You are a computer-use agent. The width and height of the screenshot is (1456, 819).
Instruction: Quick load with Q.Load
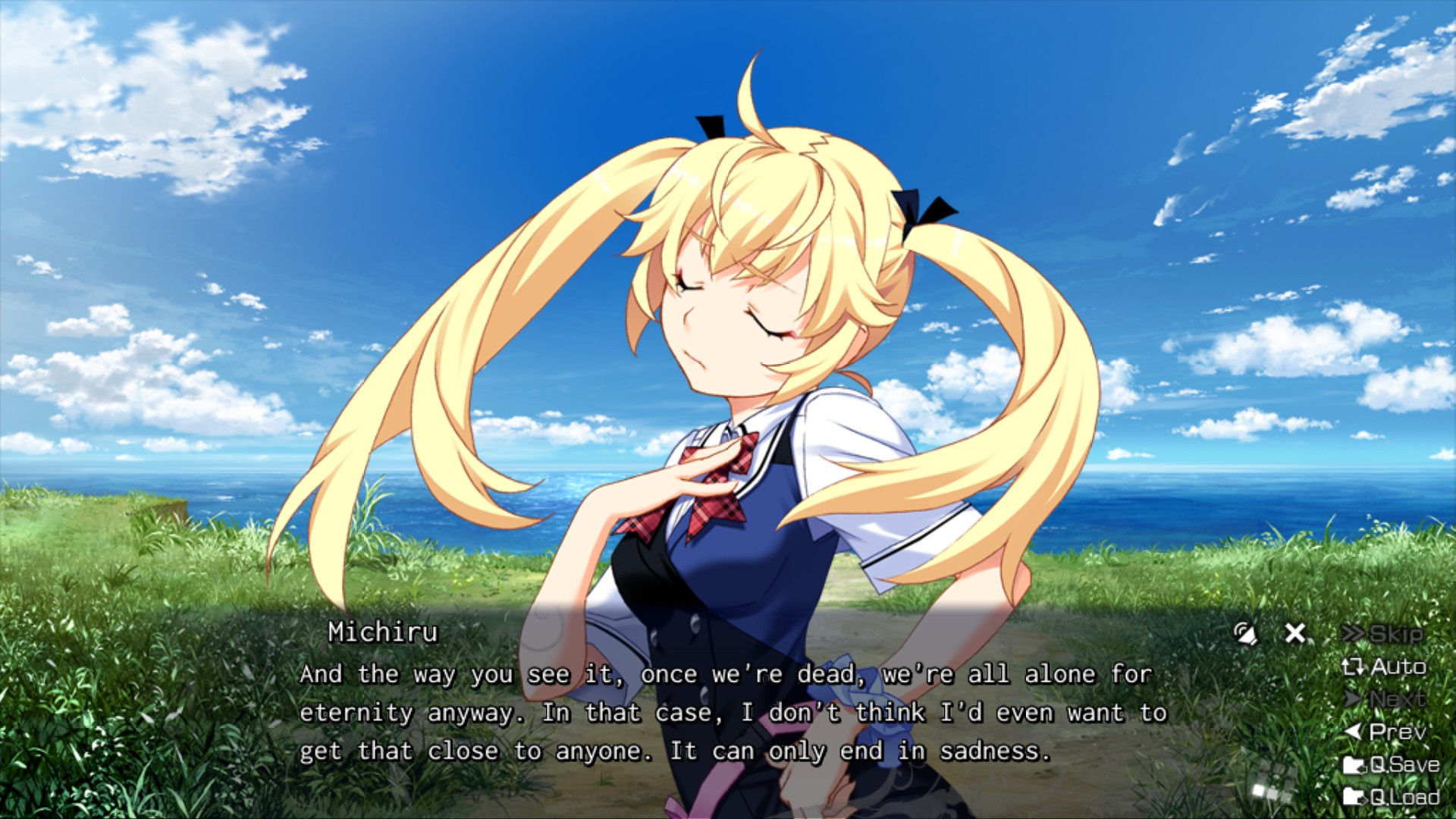point(1392,797)
